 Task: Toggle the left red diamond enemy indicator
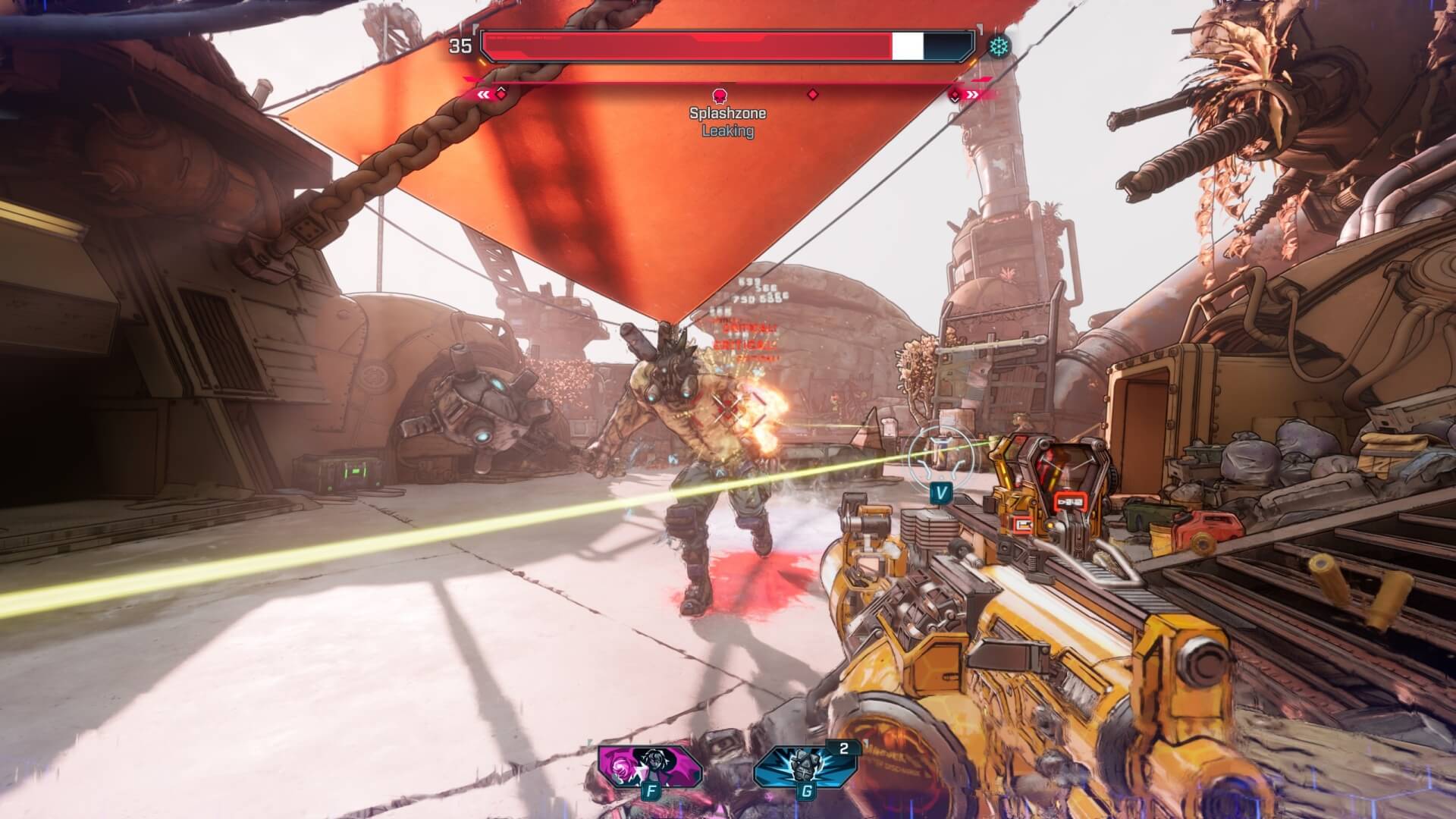501,96
